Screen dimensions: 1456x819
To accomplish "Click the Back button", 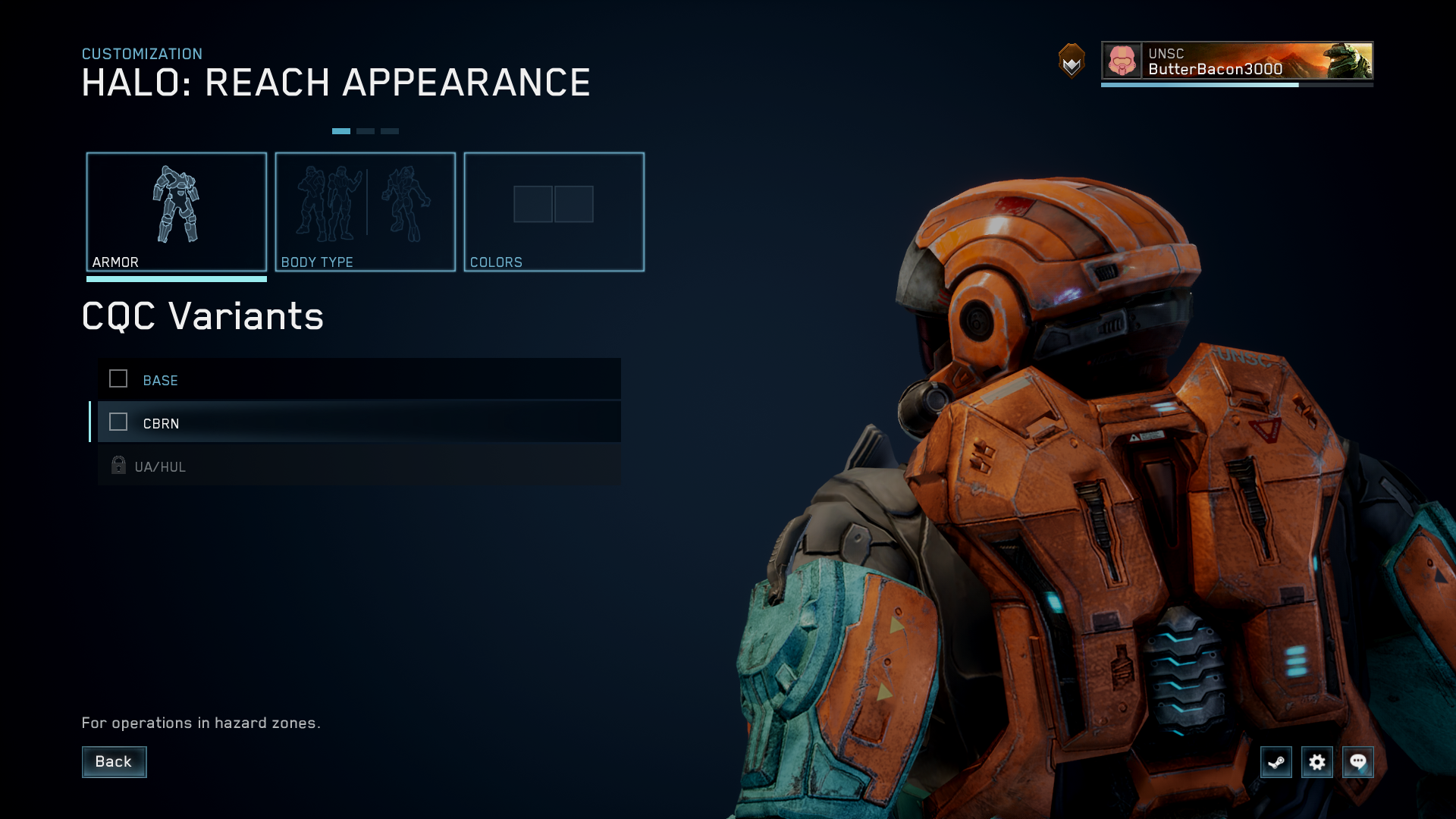I will 114,761.
